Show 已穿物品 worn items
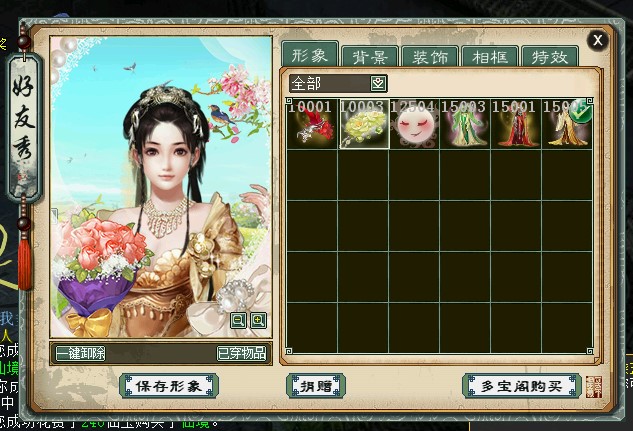Viewport: 633px width, 431px height. pyautogui.click(x=241, y=353)
